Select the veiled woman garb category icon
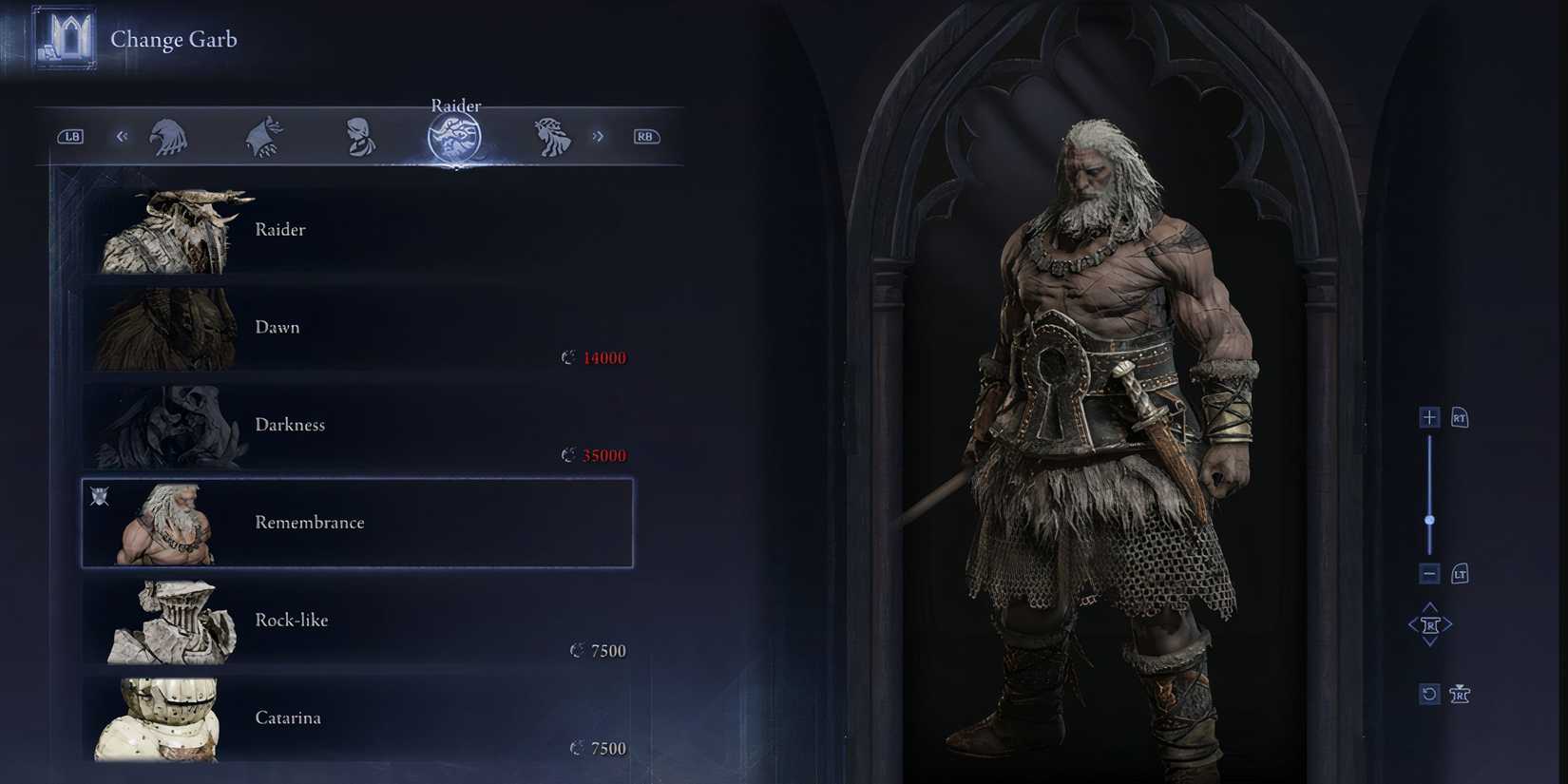 [360, 137]
